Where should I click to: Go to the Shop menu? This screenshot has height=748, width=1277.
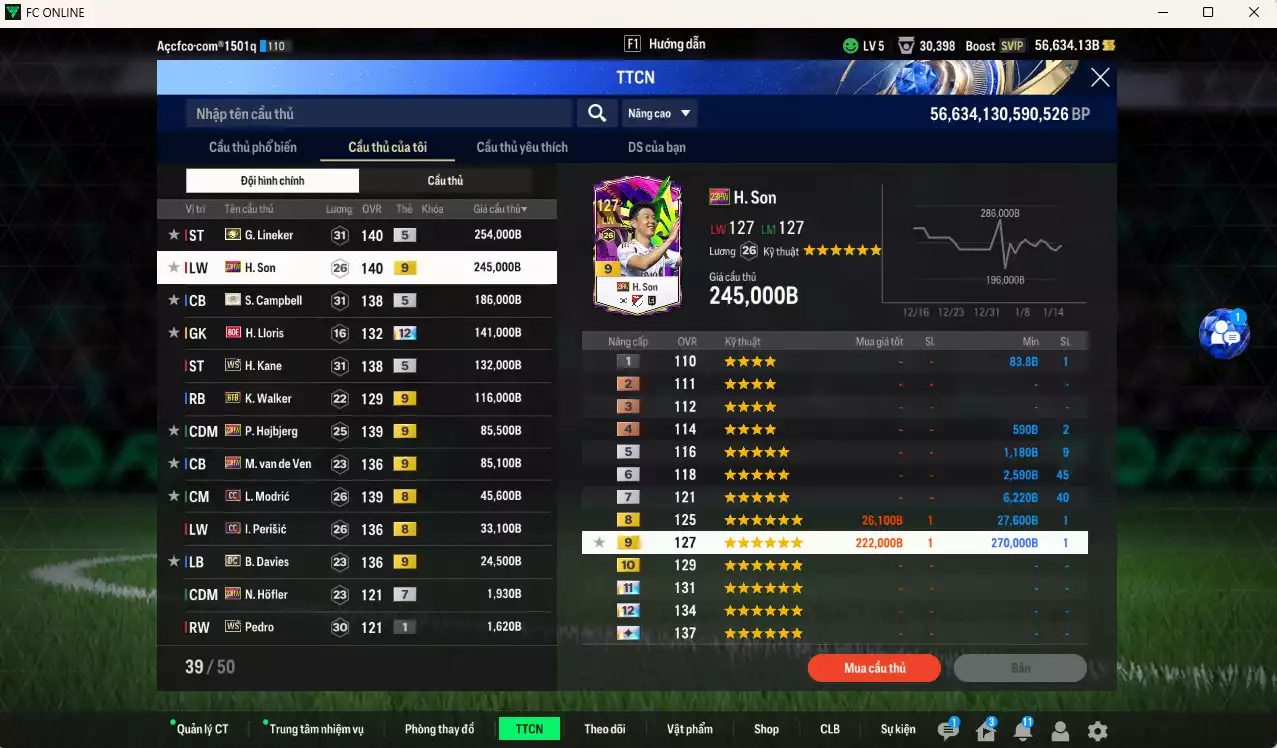click(766, 729)
